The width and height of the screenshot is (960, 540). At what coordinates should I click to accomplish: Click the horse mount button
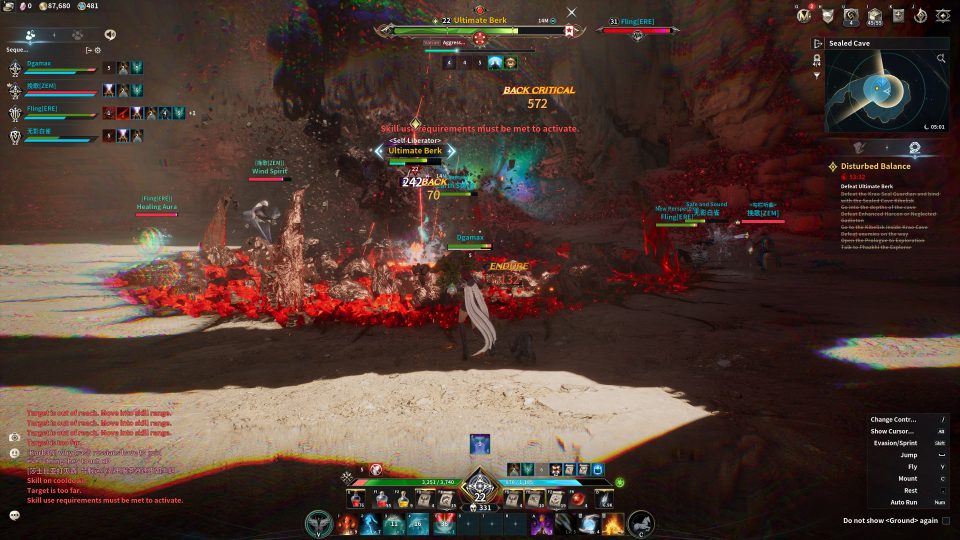tap(641, 523)
